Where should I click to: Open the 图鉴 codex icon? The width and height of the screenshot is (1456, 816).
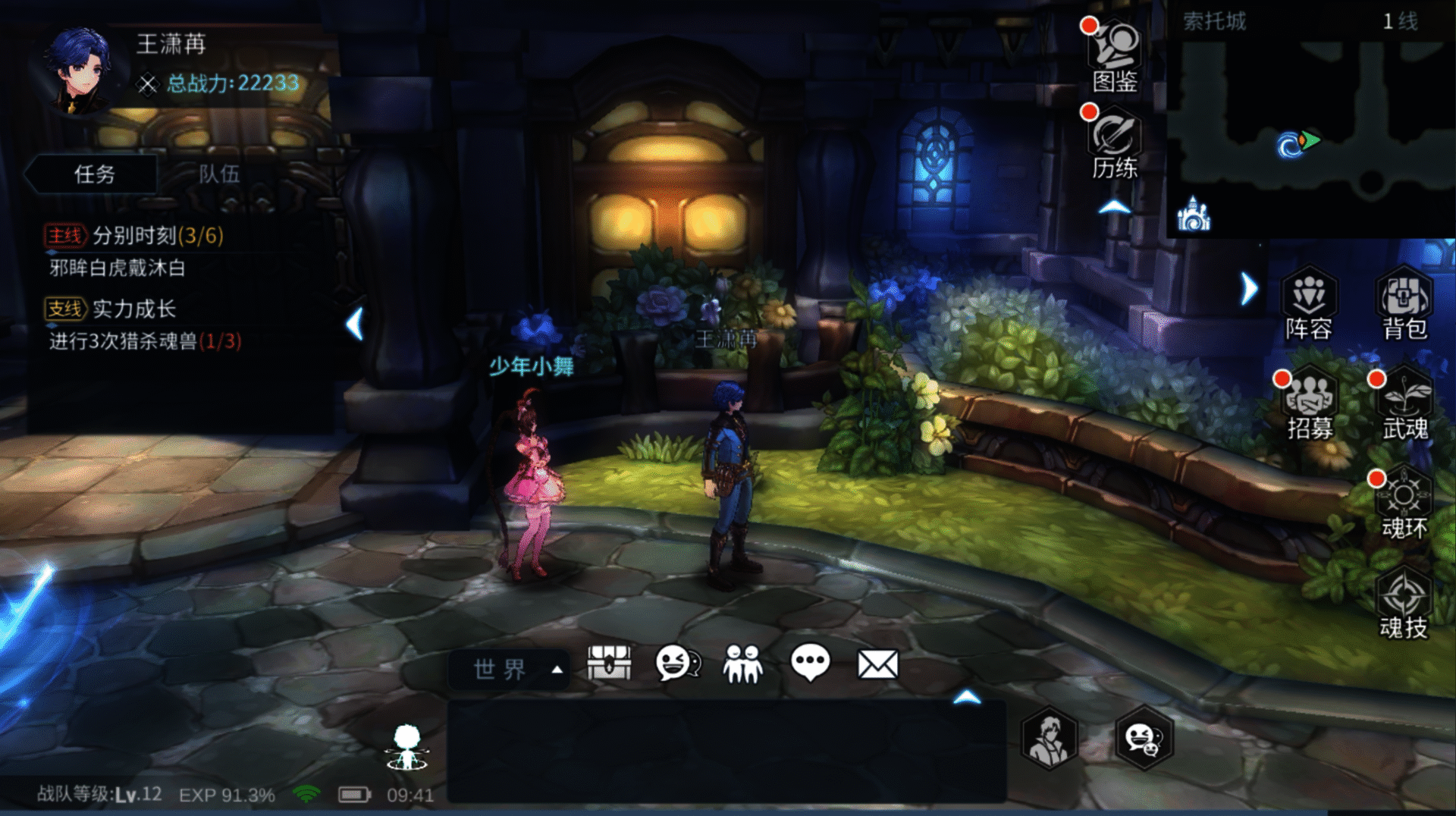(1114, 55)
